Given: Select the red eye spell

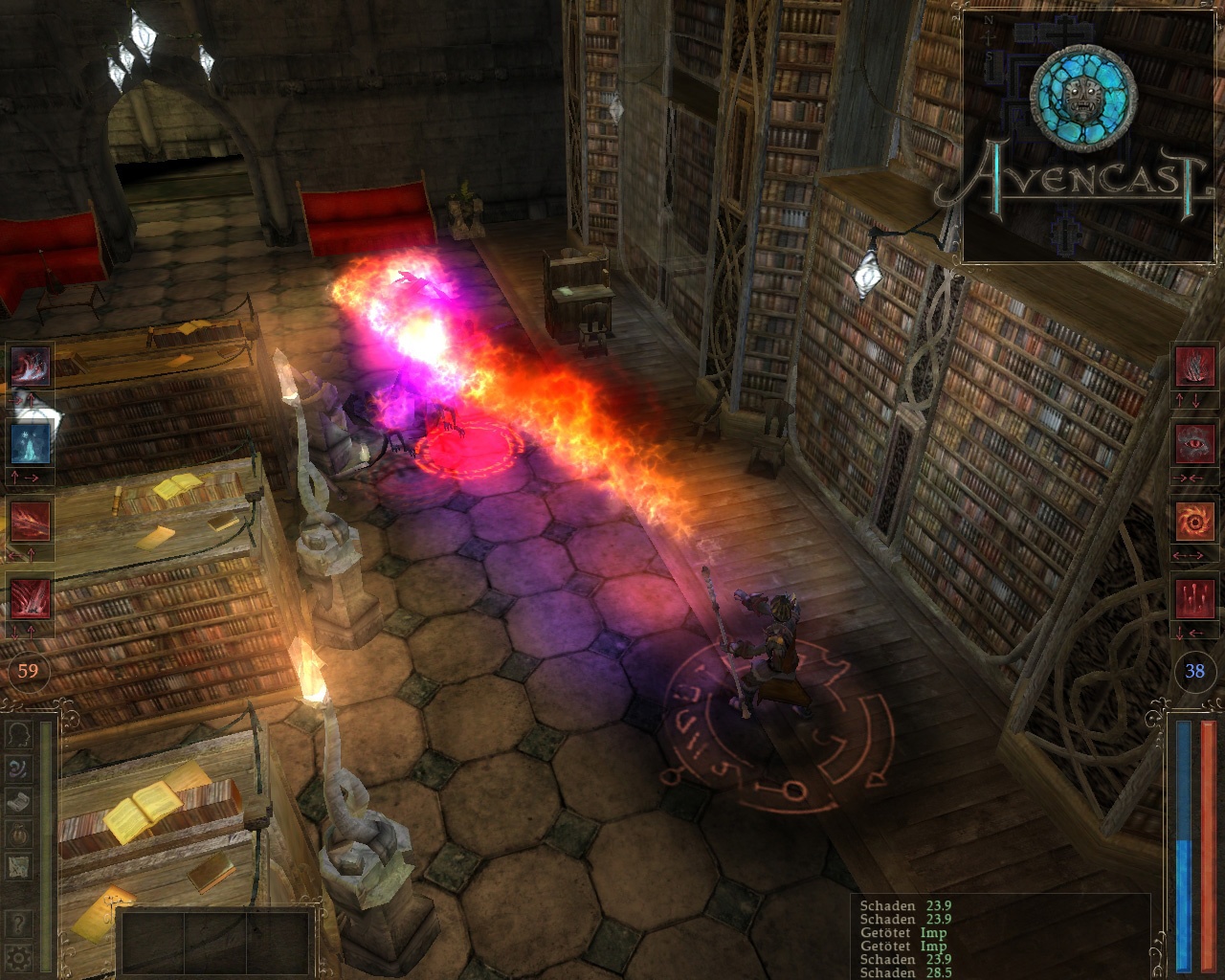Looking at the screenshot, I should 1197,442.
